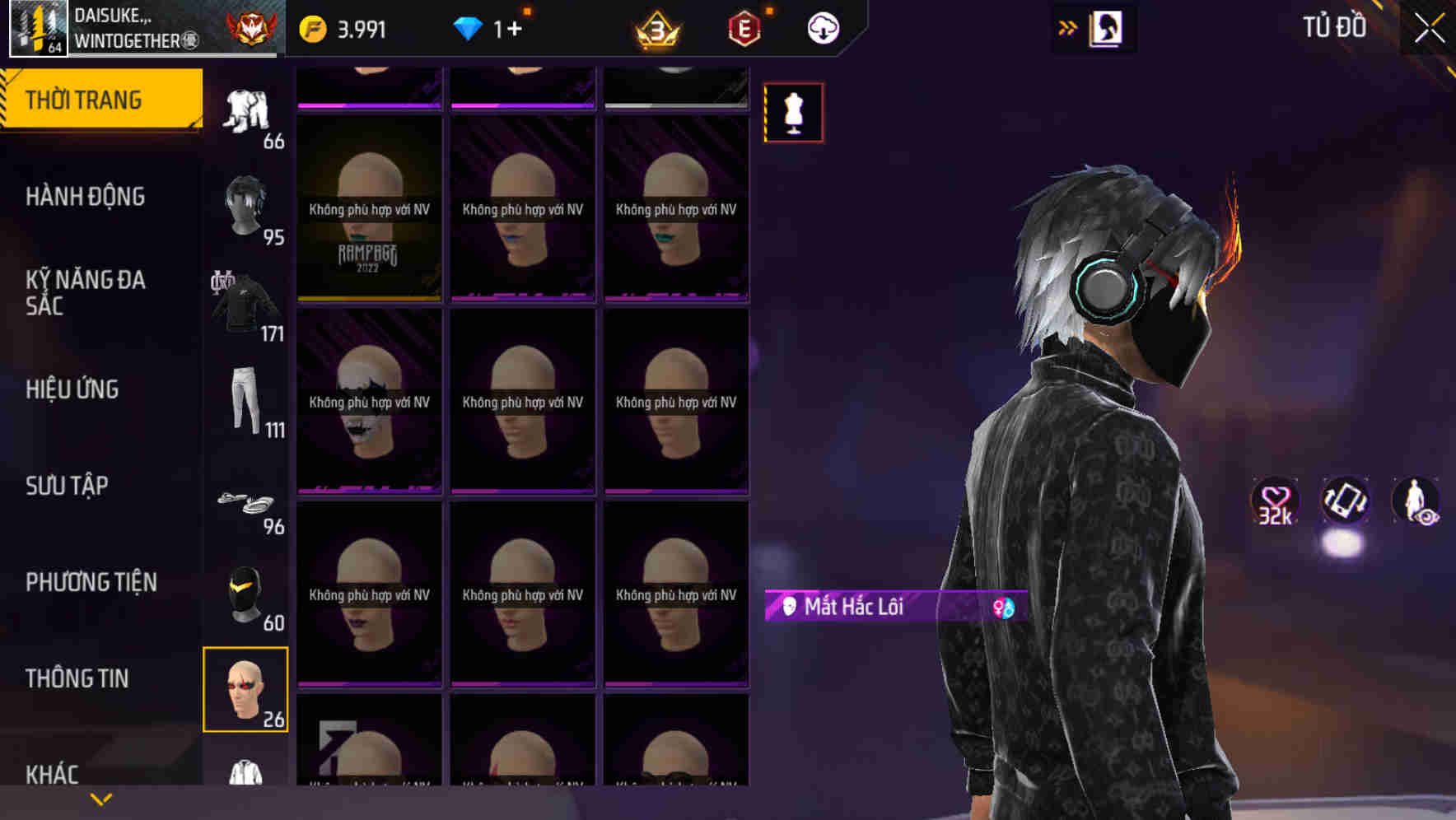
Task: Open the wardrobe album icon near the arrows
Action: (x=1104, y=27)
